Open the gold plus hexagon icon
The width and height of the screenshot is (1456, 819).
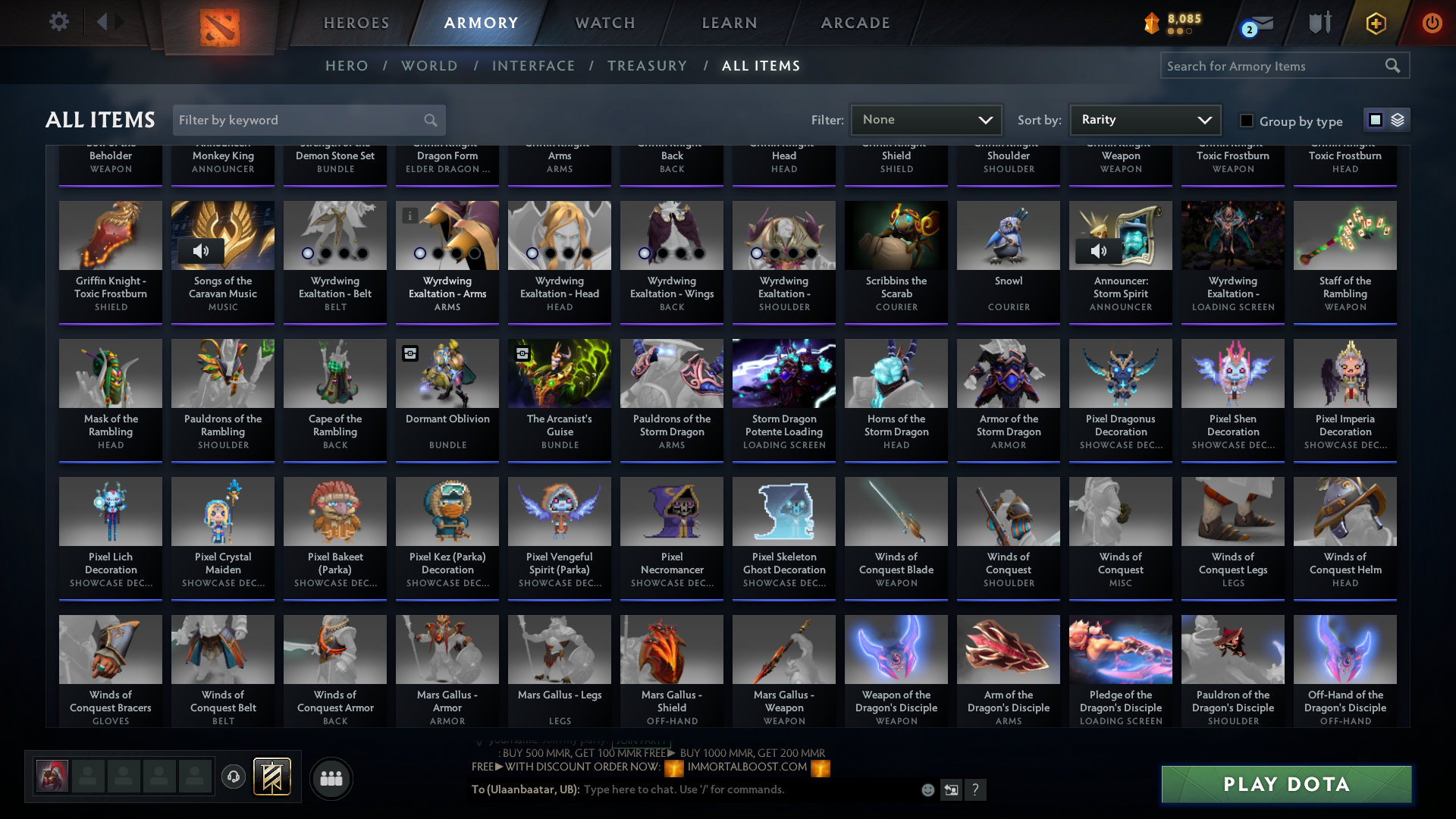tap(1375, 23)
